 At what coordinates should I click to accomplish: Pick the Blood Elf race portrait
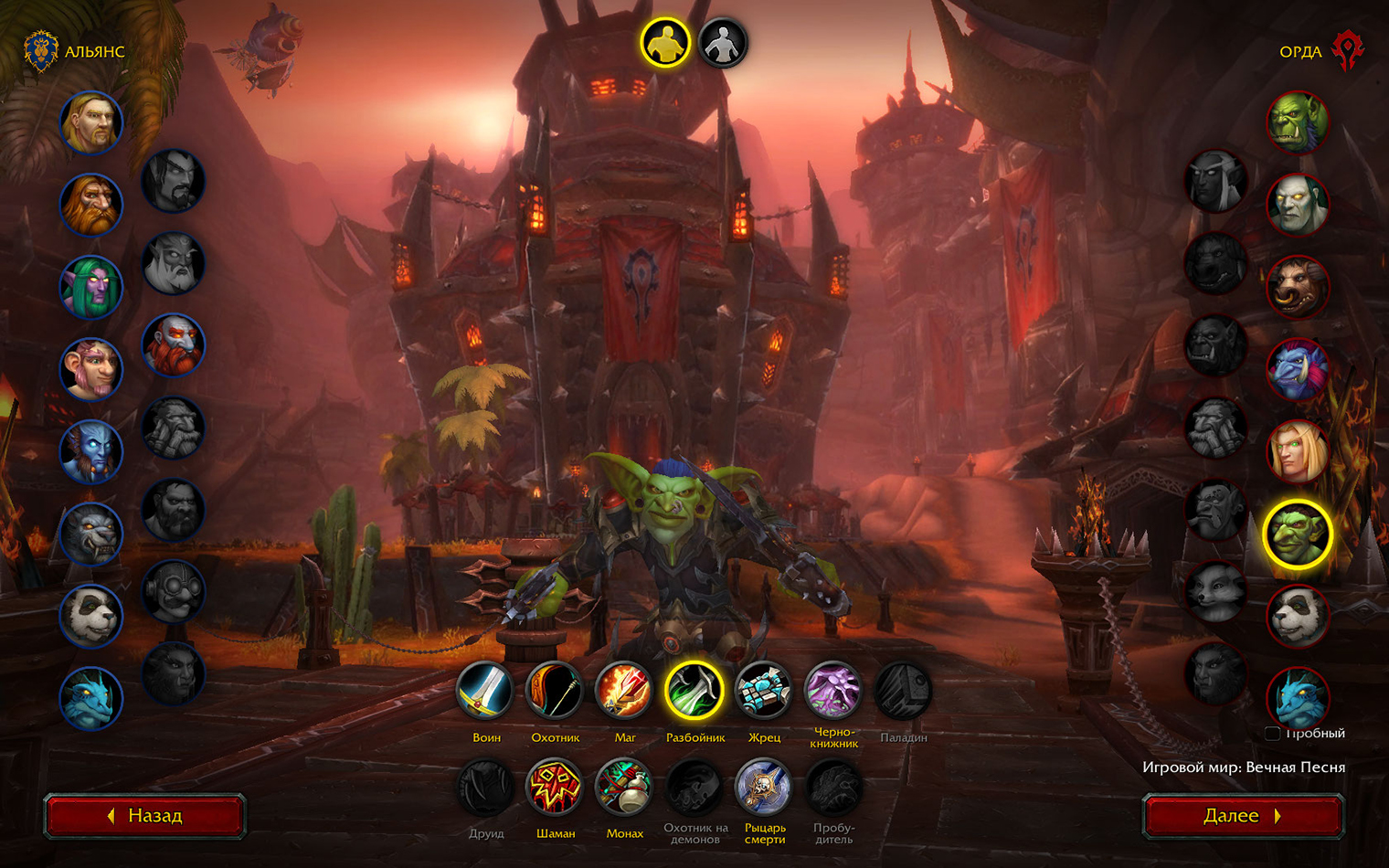1298,452
